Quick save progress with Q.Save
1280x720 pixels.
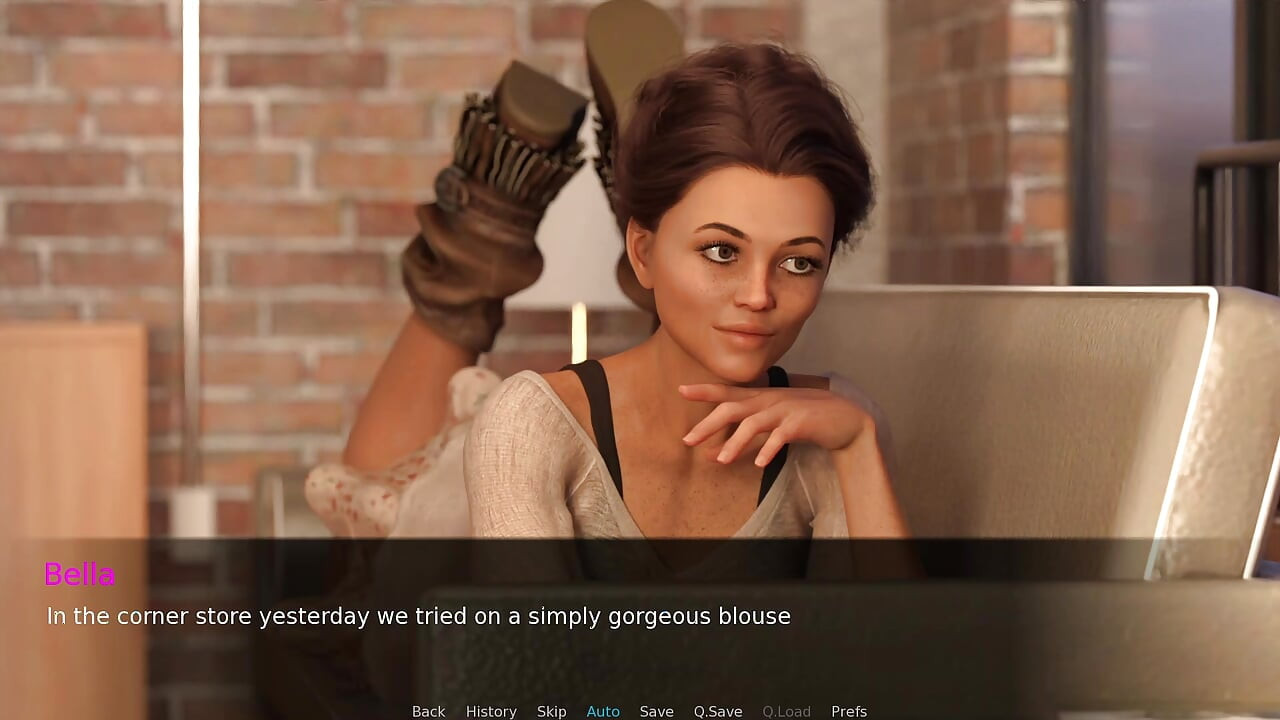coord(717,710)
